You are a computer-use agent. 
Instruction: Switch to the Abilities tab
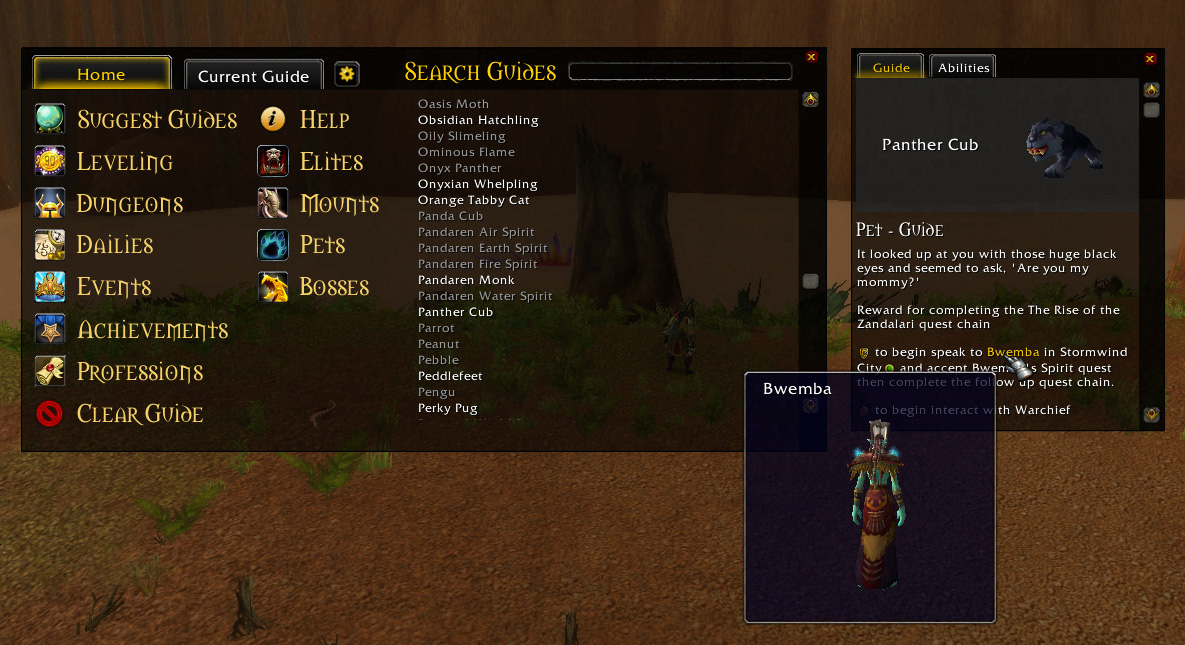pyautogui.click(x=963, y=68)
